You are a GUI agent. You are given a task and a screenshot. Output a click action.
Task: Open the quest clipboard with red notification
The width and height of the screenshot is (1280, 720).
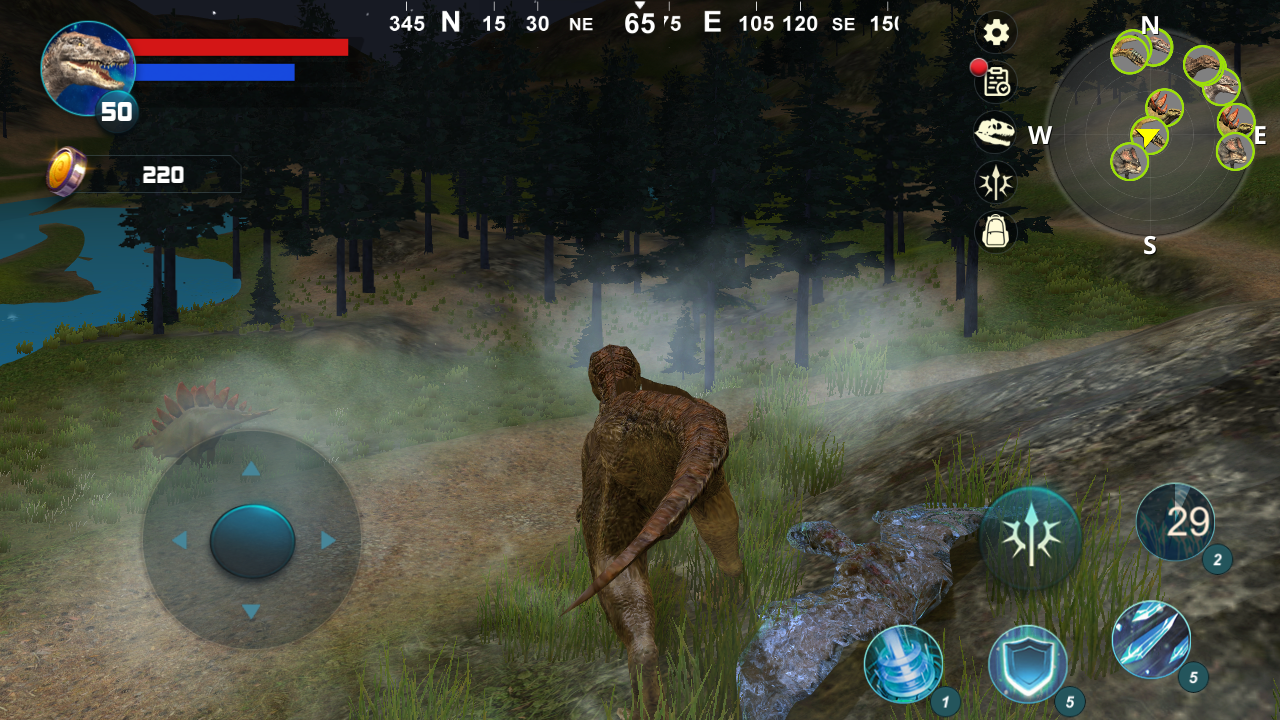tap(995, 83)
